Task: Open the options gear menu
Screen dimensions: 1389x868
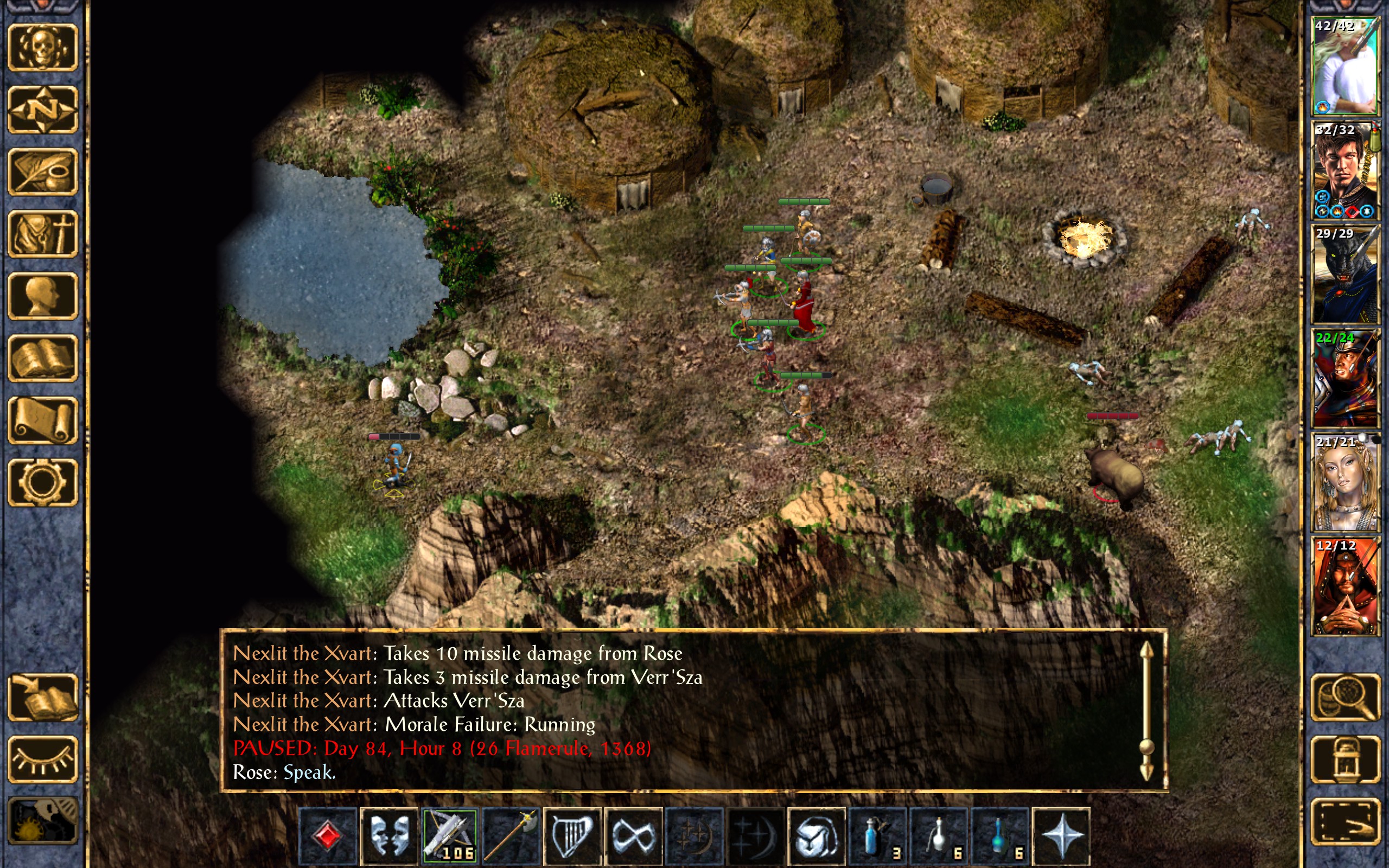Action: 42,482
